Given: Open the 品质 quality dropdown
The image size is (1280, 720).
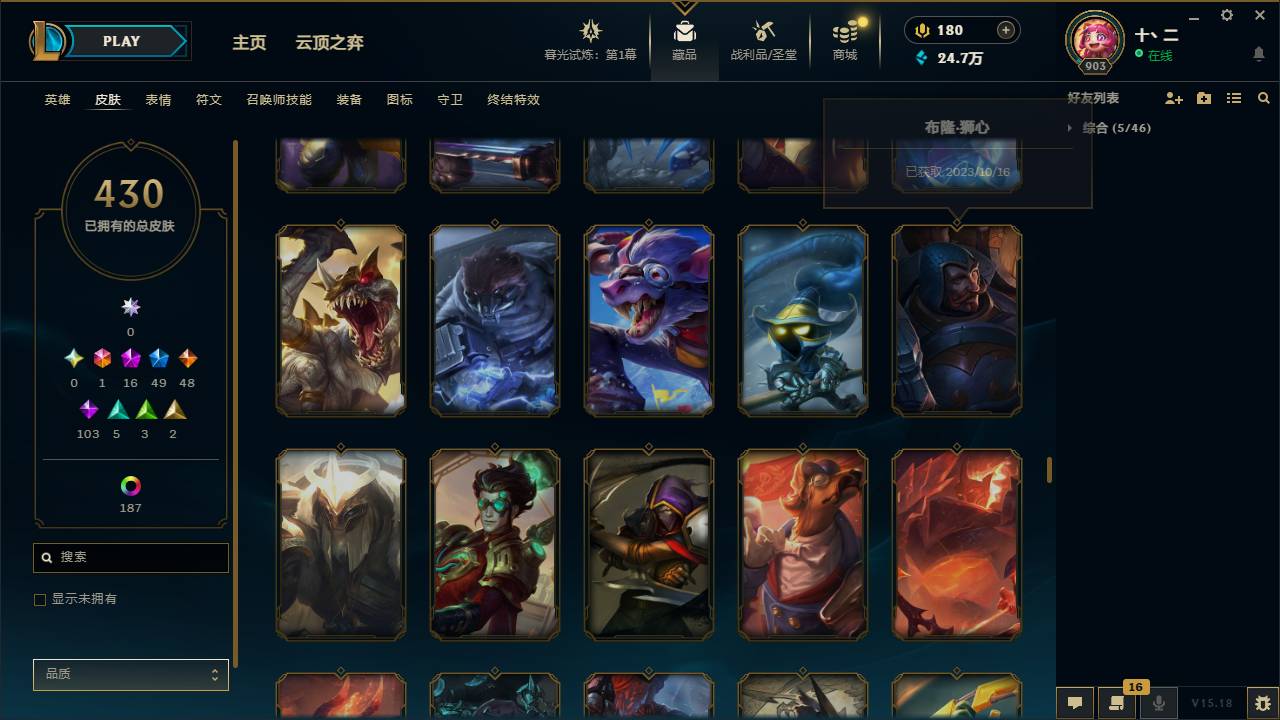Looking at the screenshot, I should 130,674.
